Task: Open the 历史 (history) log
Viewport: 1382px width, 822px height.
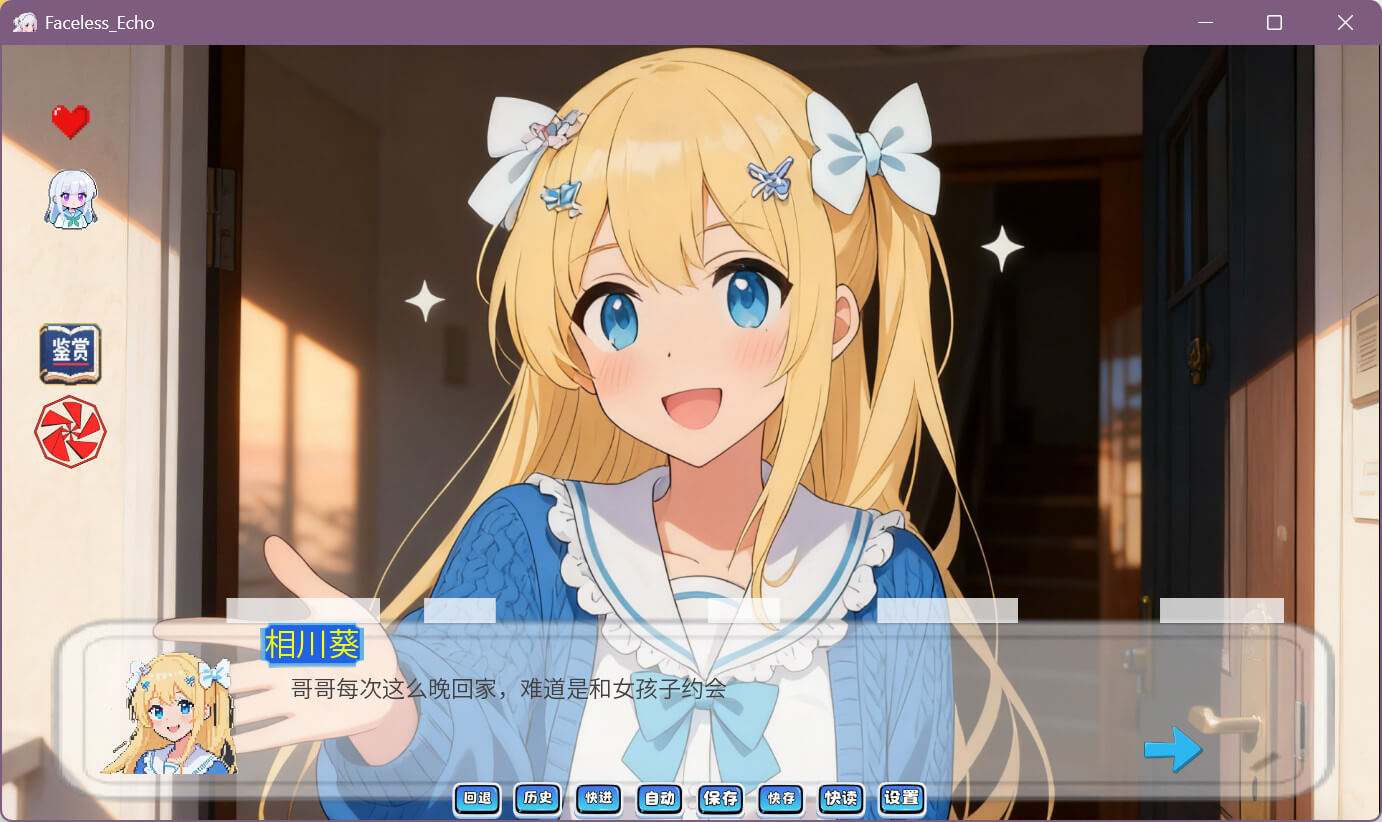Action: pyautogui.click(x=538, y=798)
